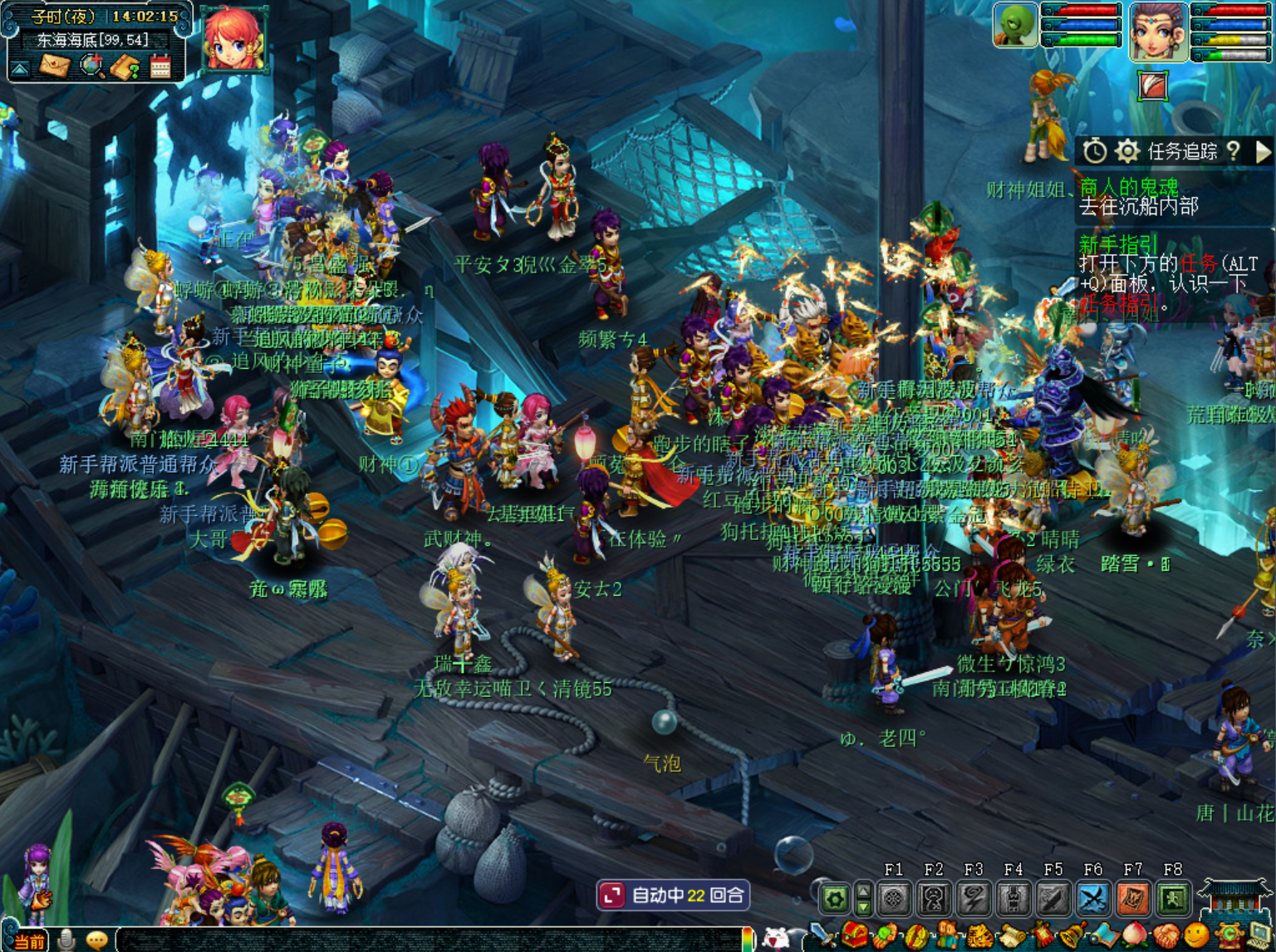Screen dimensions: 1276x952
Task: Click the red-haired player character portrait
Action: (x=233, y=38)
